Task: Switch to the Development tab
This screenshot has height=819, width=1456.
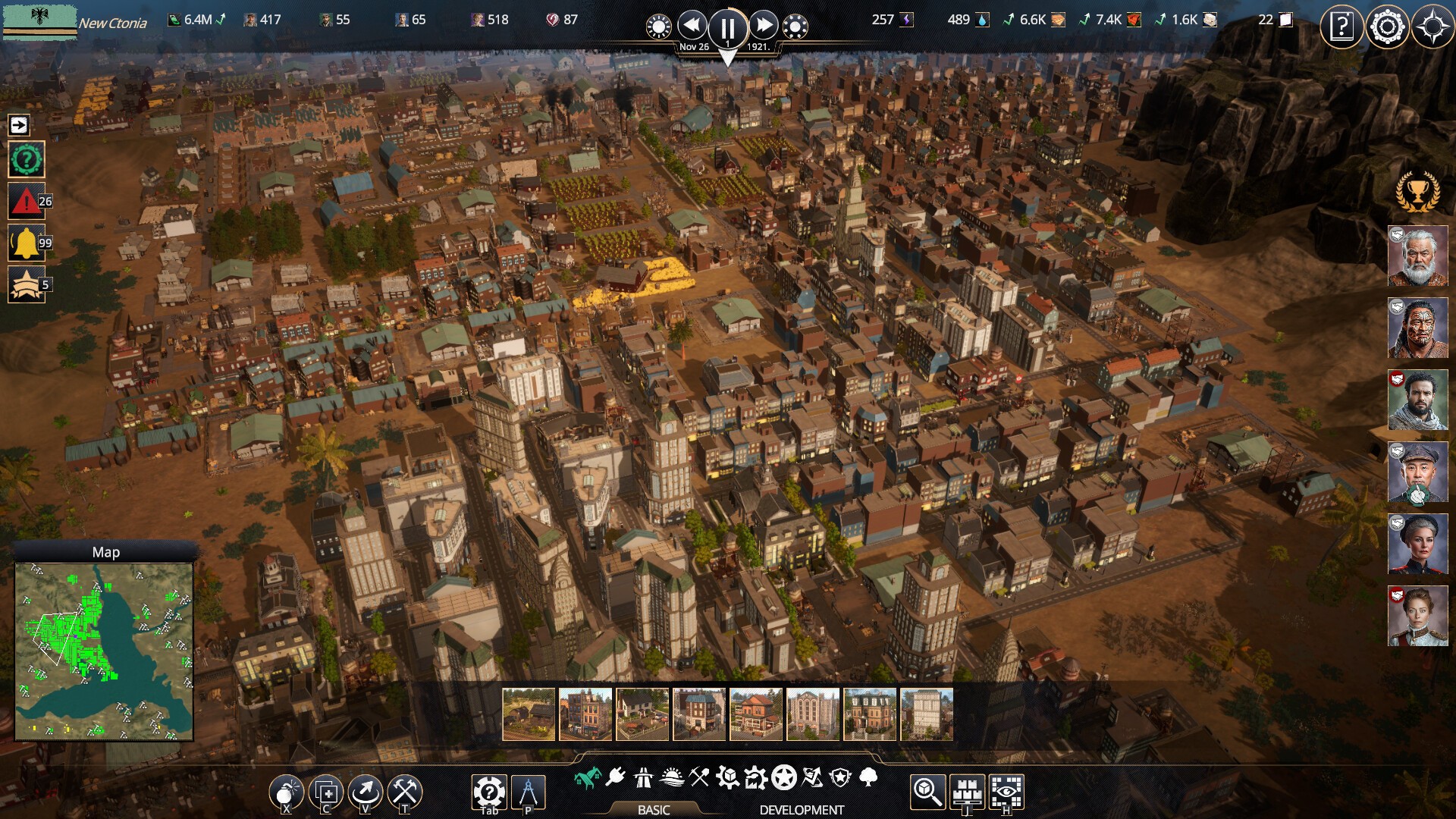Action: 802,810
